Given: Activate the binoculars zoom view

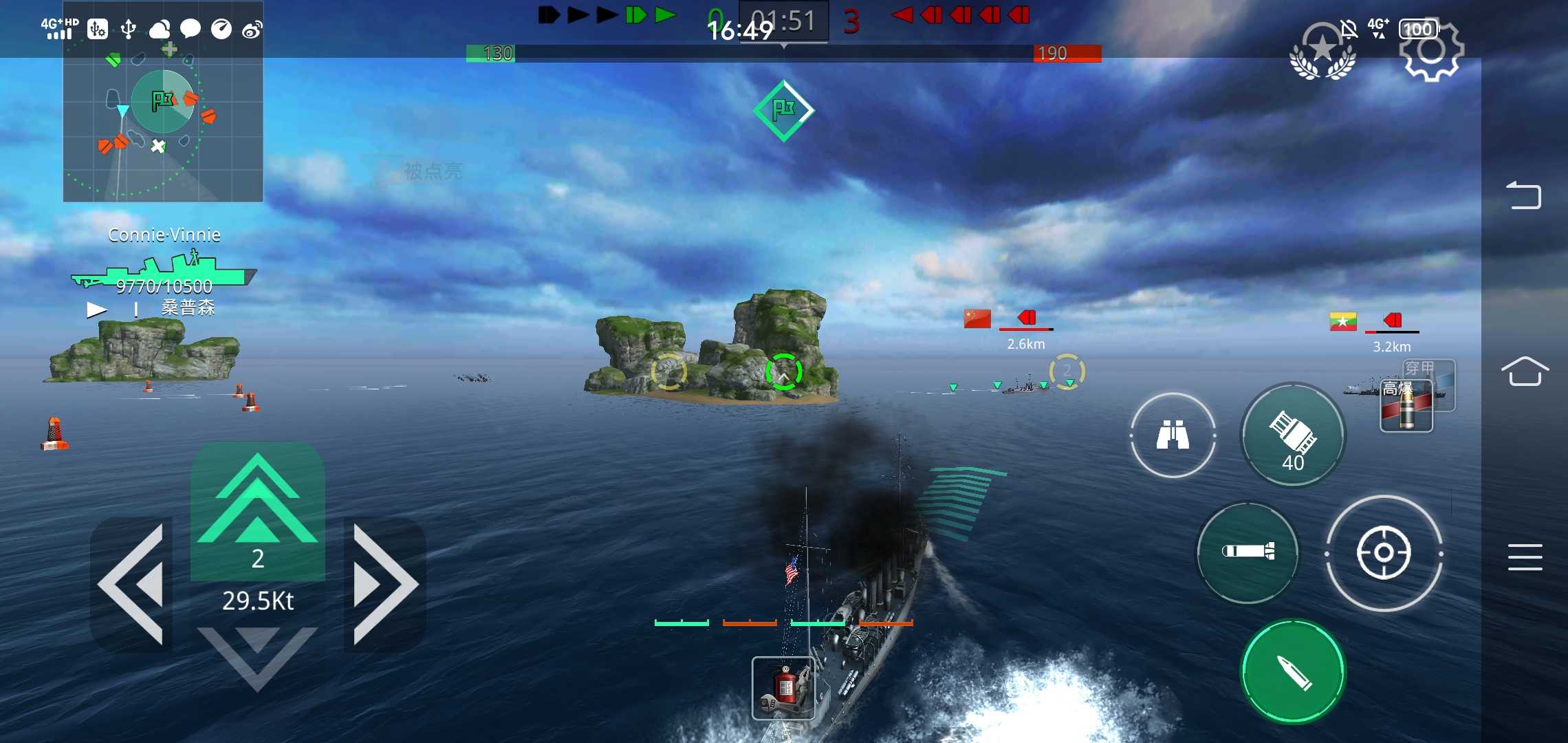Looking at the screenshot, I should [x=1173, y=435].
